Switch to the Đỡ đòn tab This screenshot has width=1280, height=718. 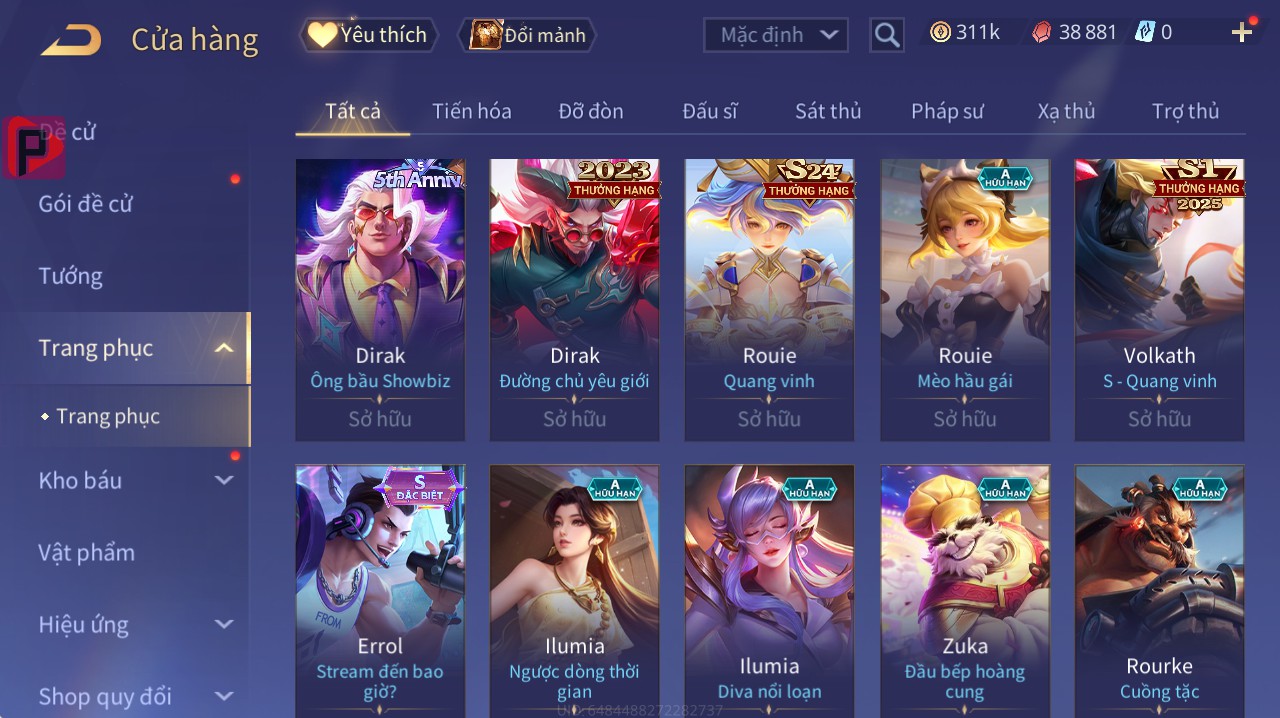[590, 111]
